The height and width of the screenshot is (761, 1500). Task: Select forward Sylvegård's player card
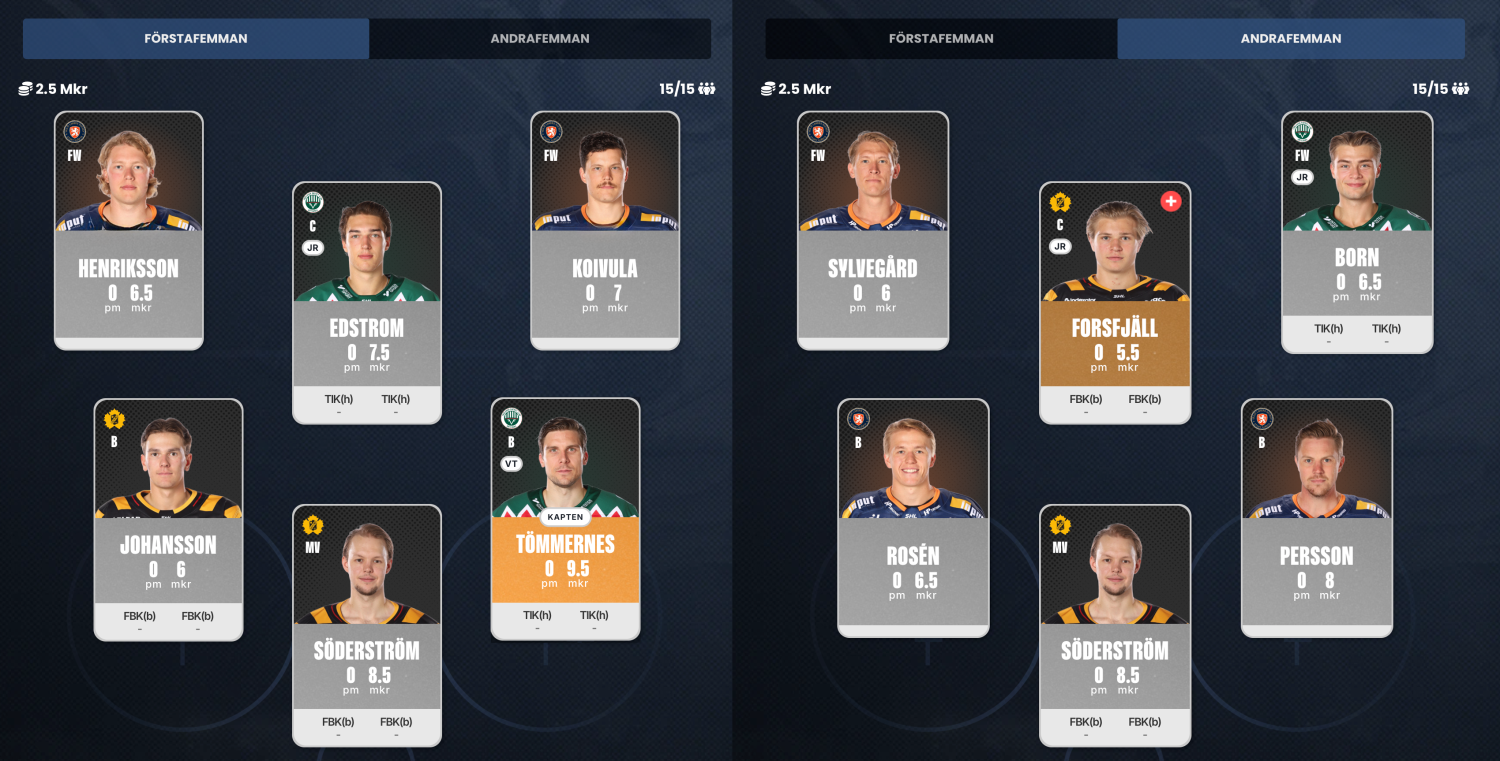[873, 230]
